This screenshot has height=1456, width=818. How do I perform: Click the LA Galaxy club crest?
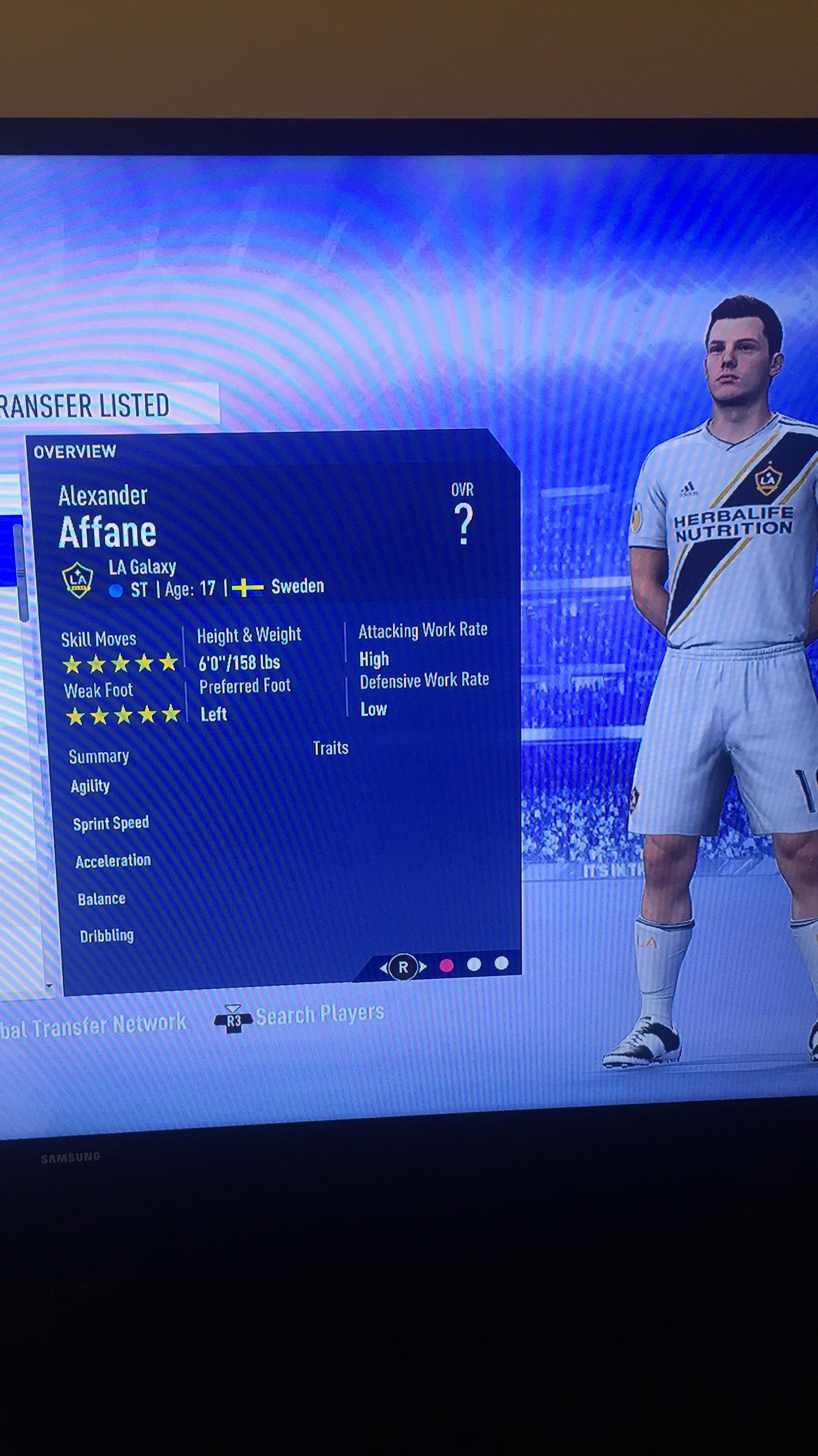coord(79,579)
